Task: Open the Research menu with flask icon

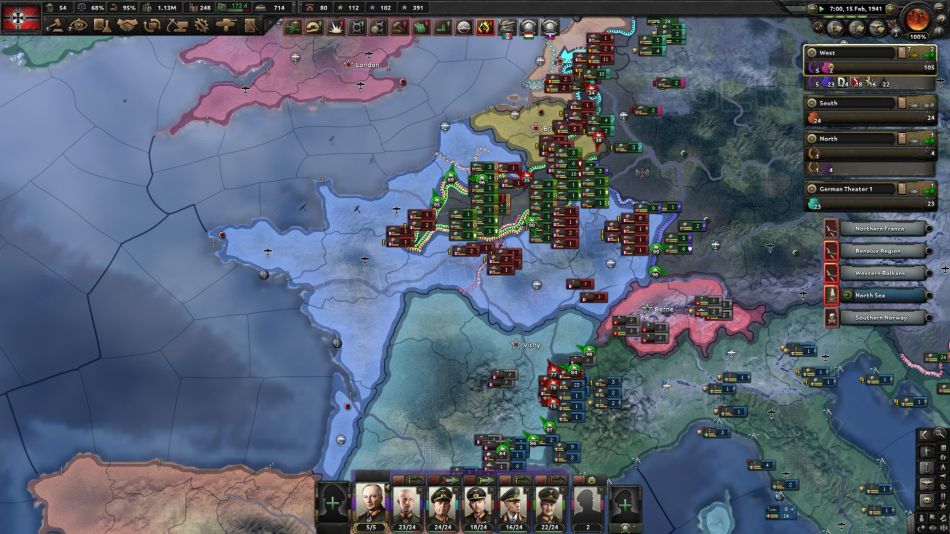Action: pyautogui.click(x=103, y=26)
